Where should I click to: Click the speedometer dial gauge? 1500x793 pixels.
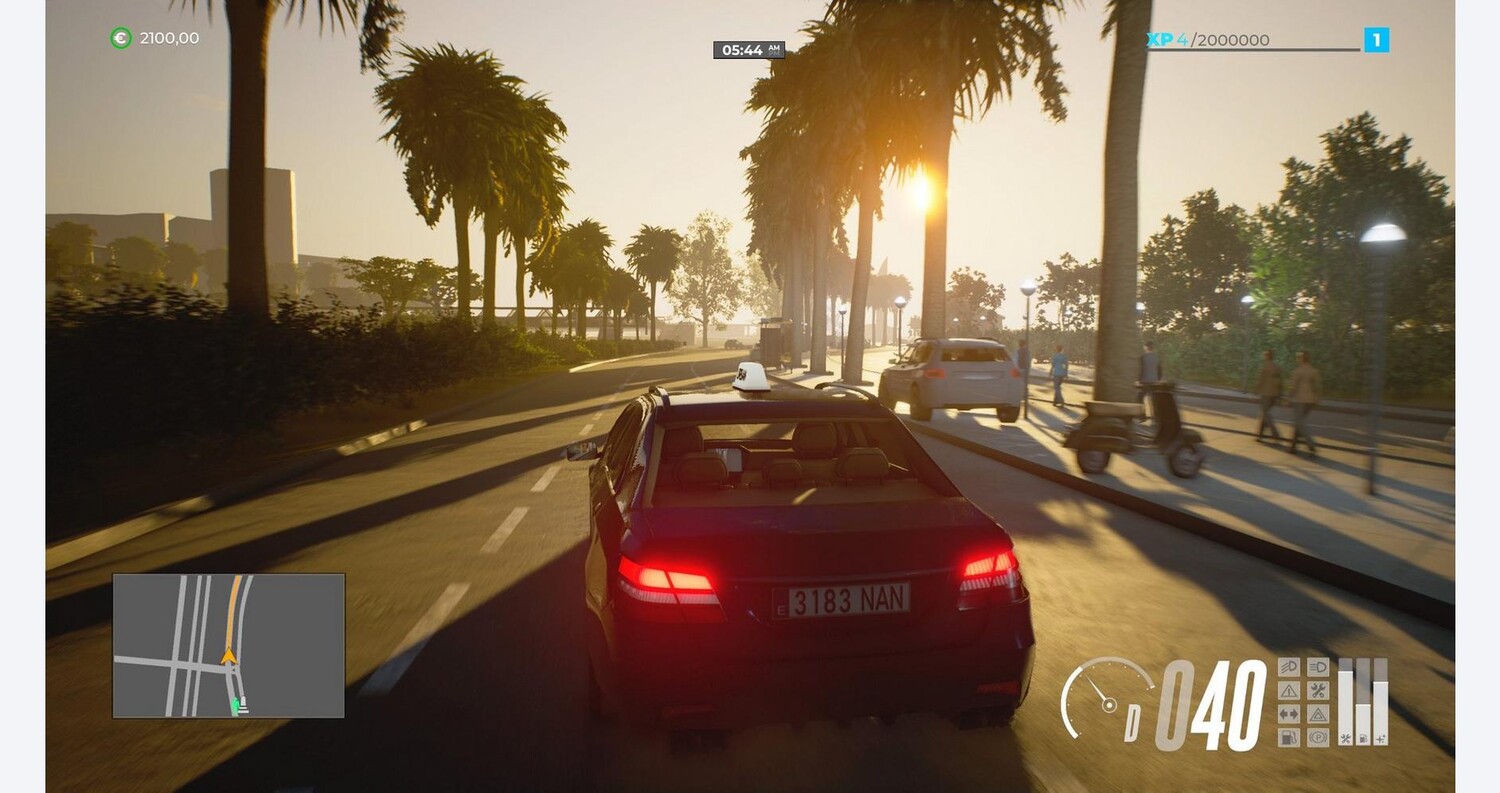point(1105,700)
